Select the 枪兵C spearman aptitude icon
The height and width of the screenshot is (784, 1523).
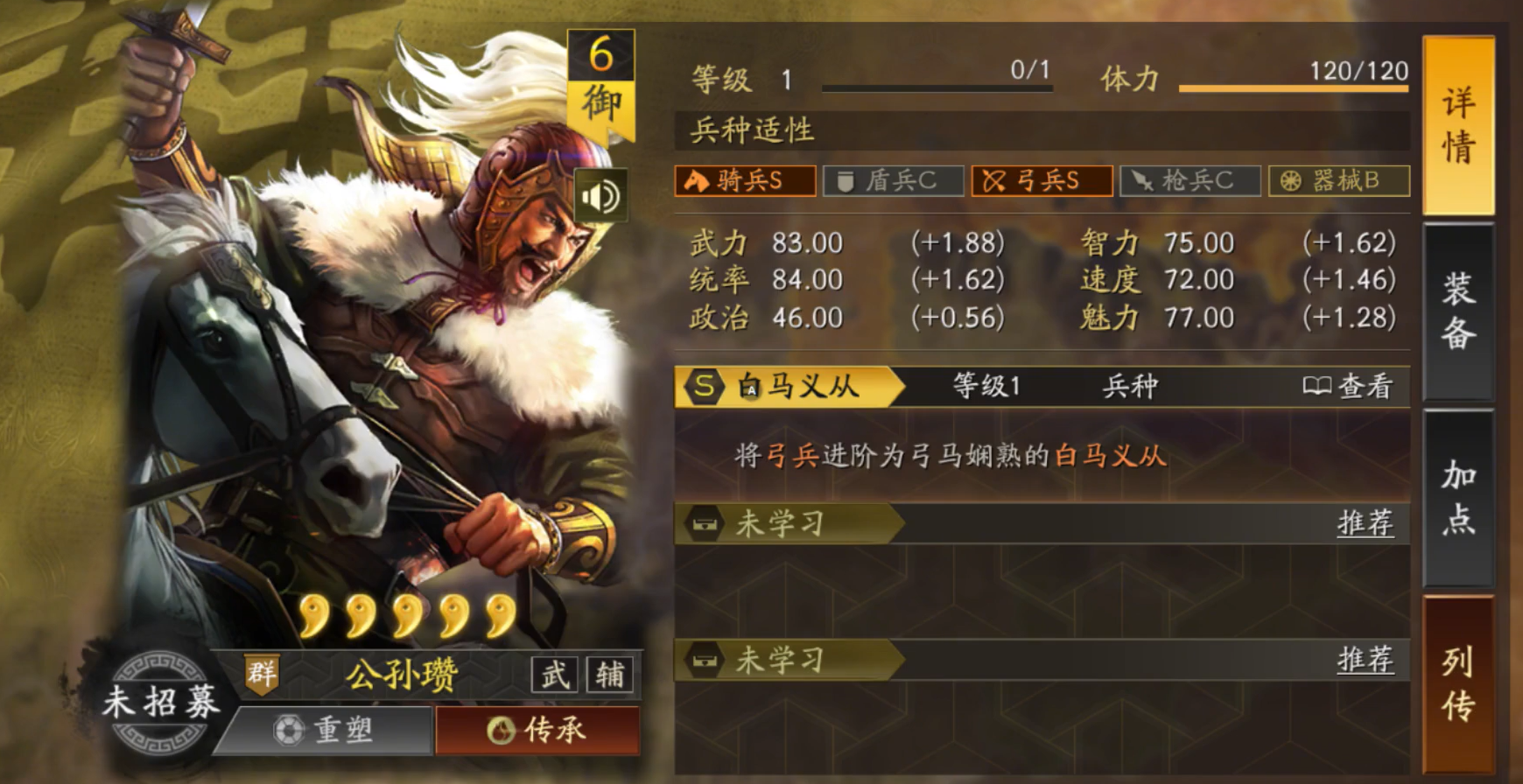click(x=1190, y=181)
